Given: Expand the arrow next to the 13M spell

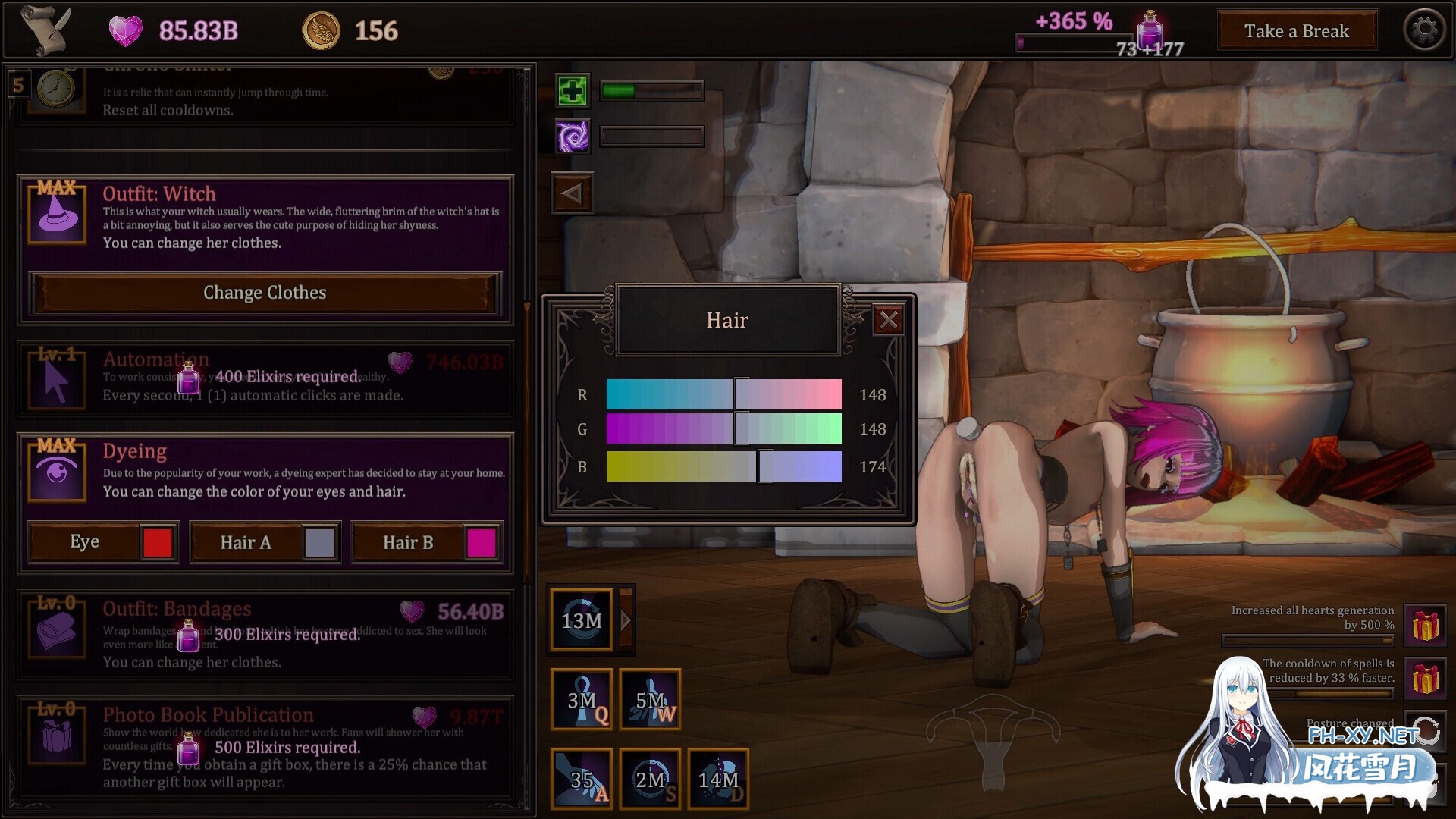Looking at the screenshot, I should pos(625,620).
